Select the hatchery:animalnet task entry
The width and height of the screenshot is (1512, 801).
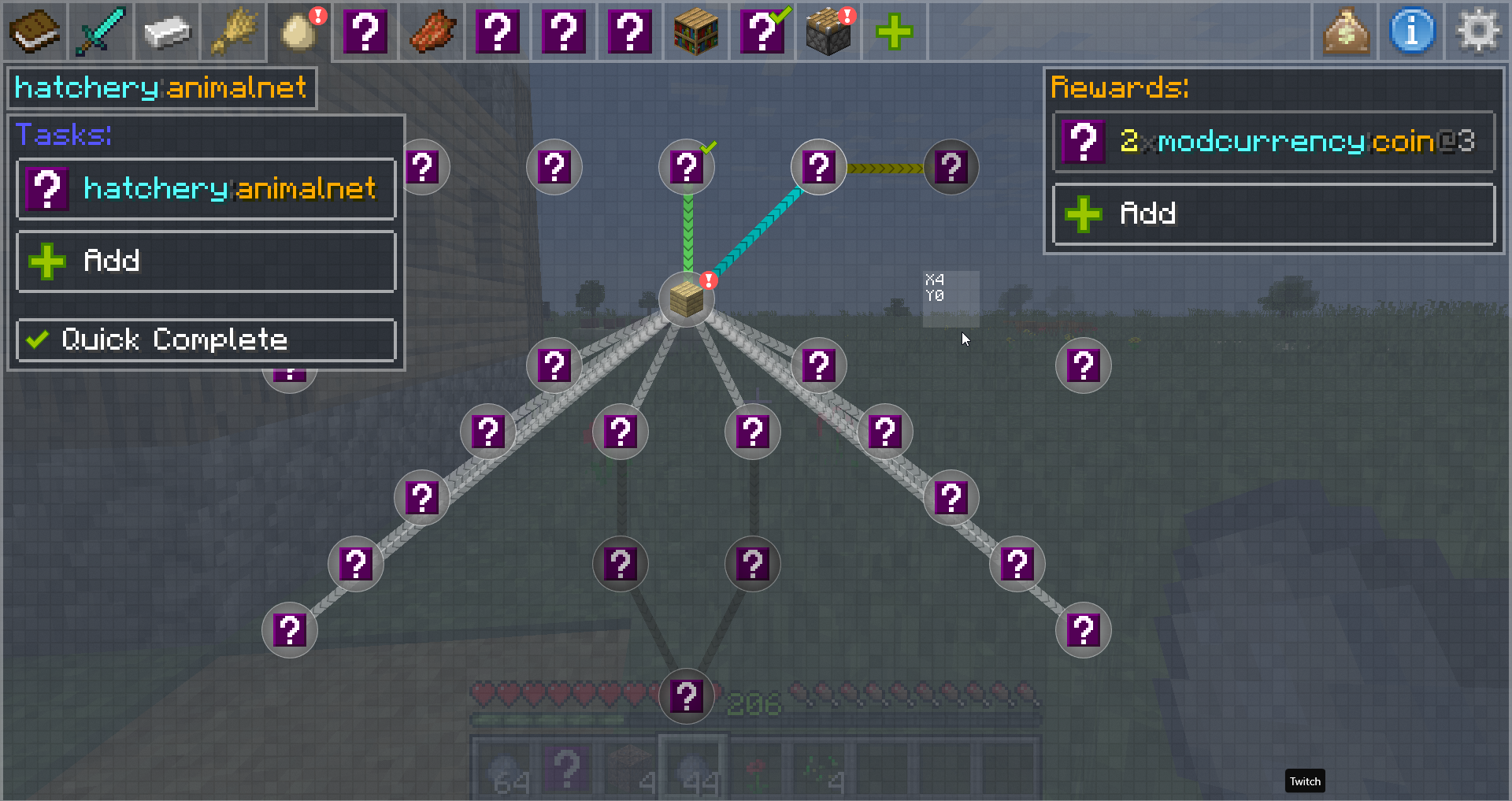pyautogui.click(x=206, y=189)
